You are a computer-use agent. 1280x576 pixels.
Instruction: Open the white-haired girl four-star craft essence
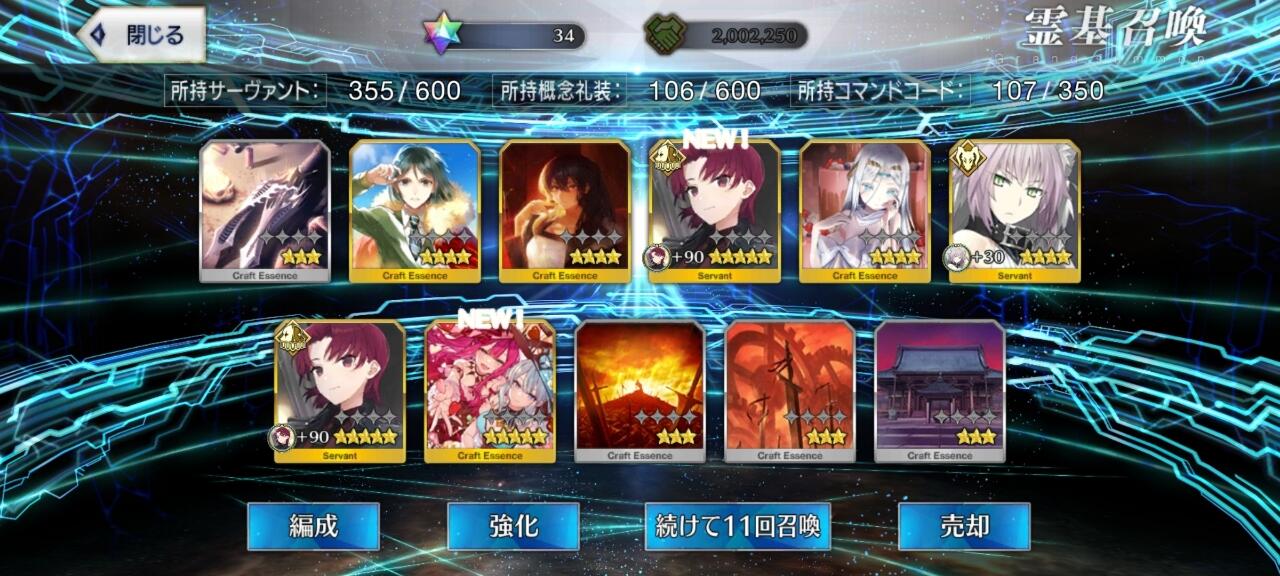[x=865, y=211]
